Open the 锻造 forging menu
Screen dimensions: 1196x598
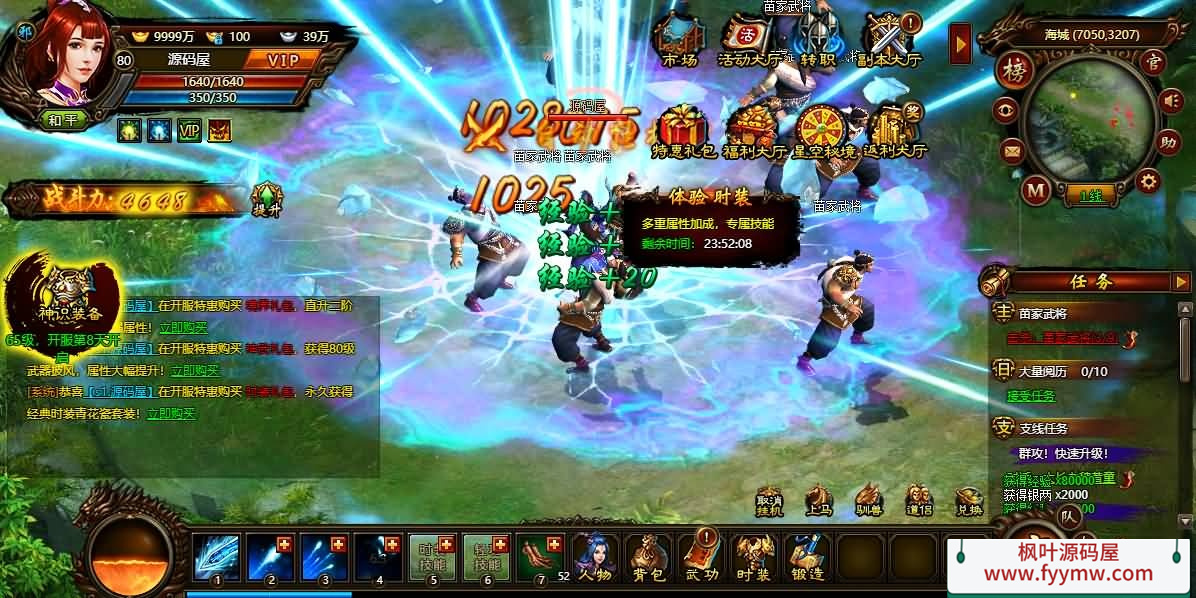click(806, 557)
